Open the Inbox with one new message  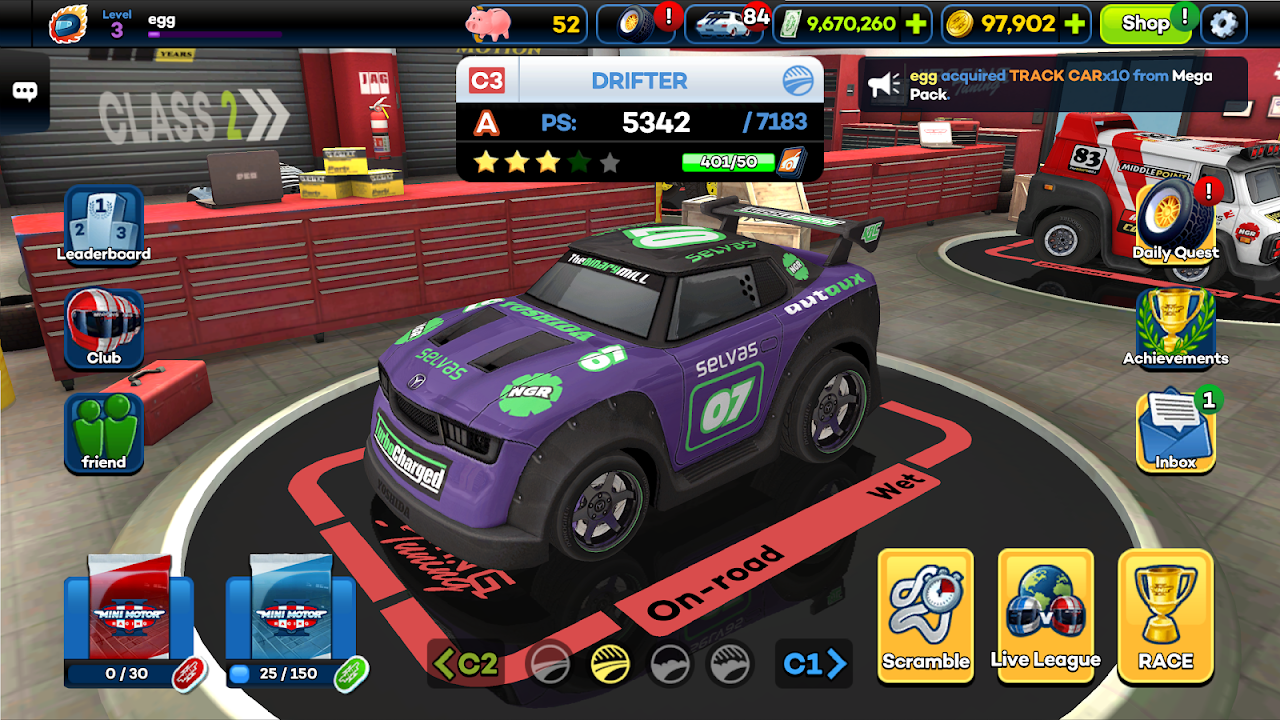1175,432
